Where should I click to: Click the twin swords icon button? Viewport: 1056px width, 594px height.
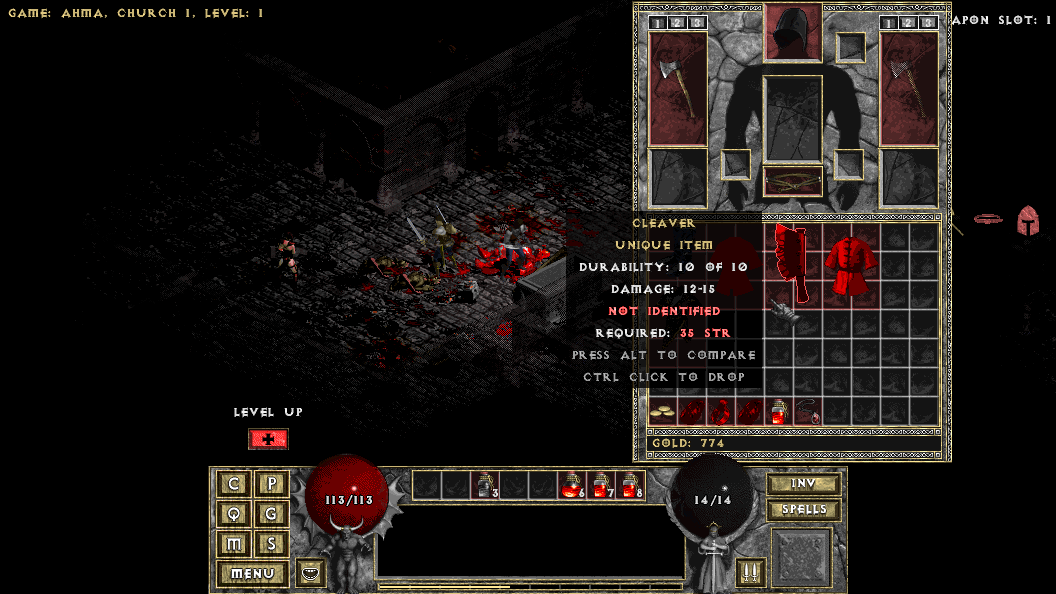(x=749, y=573)
